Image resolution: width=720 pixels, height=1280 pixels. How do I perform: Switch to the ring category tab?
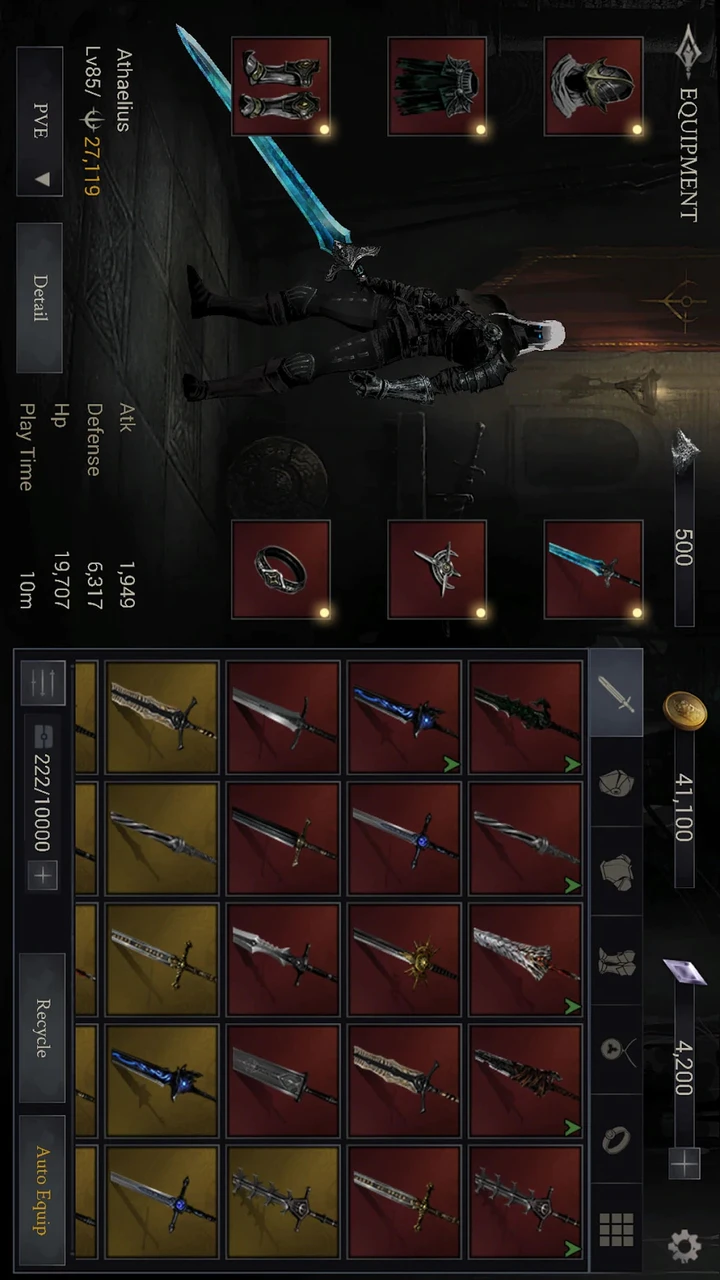pyautogui.click(x=615, y=1138)
